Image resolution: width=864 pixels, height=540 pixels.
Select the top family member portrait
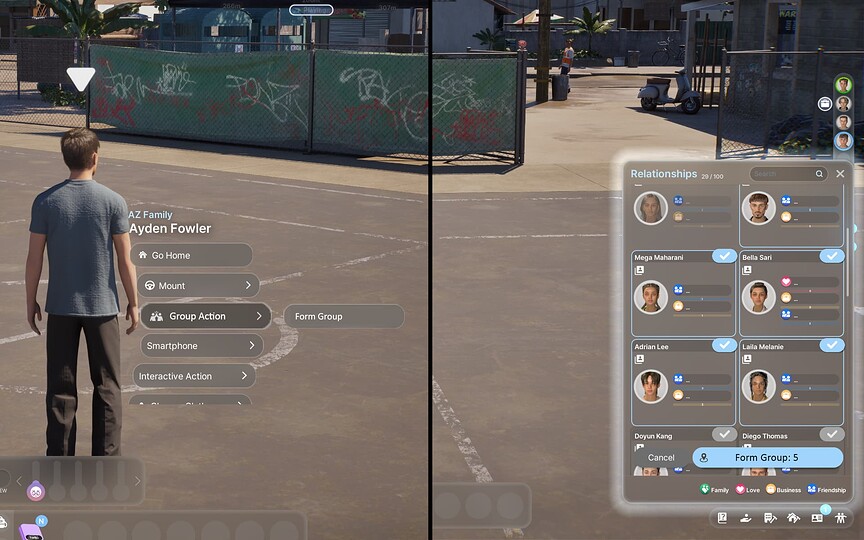(x=843, y=85)
